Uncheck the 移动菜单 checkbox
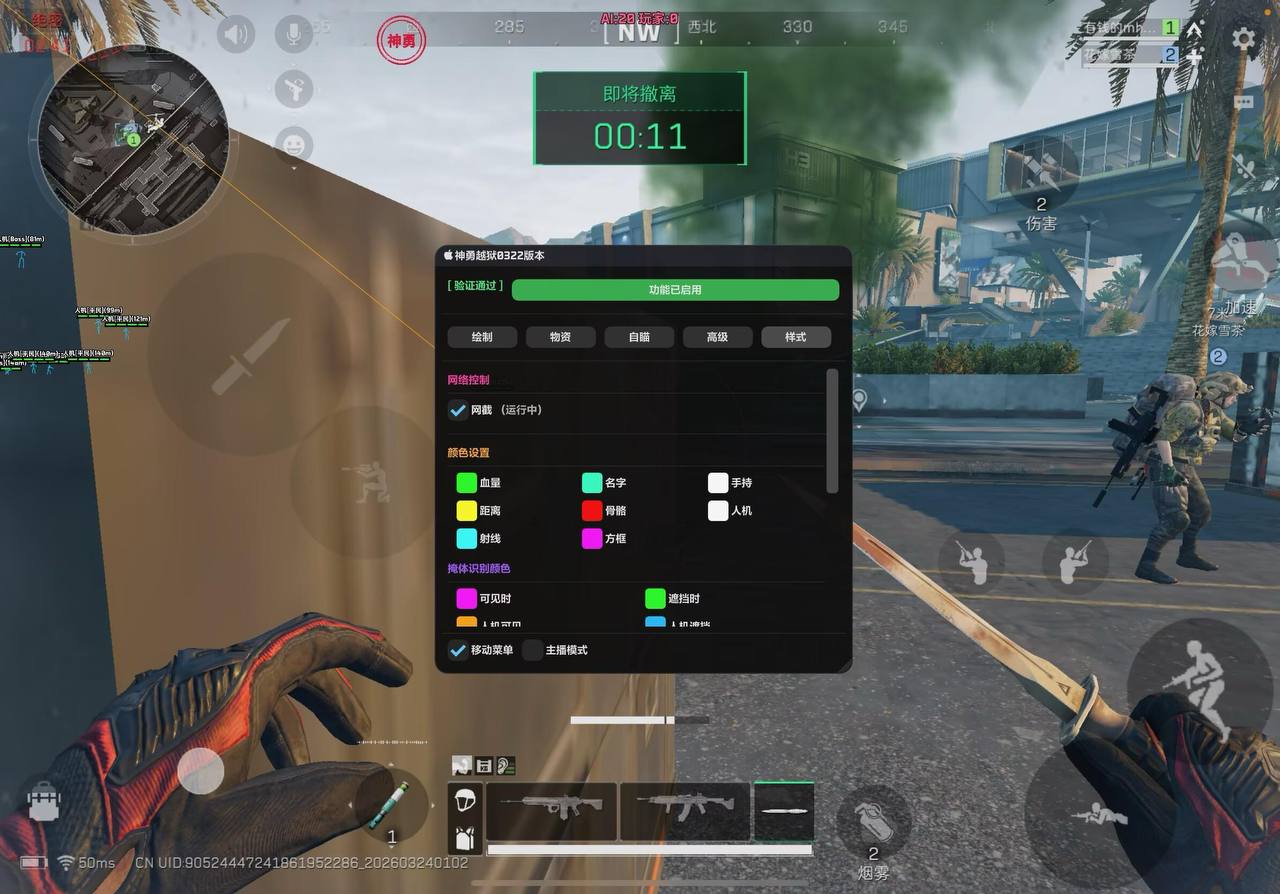Screen dimensions: 1280x894 pyautogui.click(x=458, y=650)
